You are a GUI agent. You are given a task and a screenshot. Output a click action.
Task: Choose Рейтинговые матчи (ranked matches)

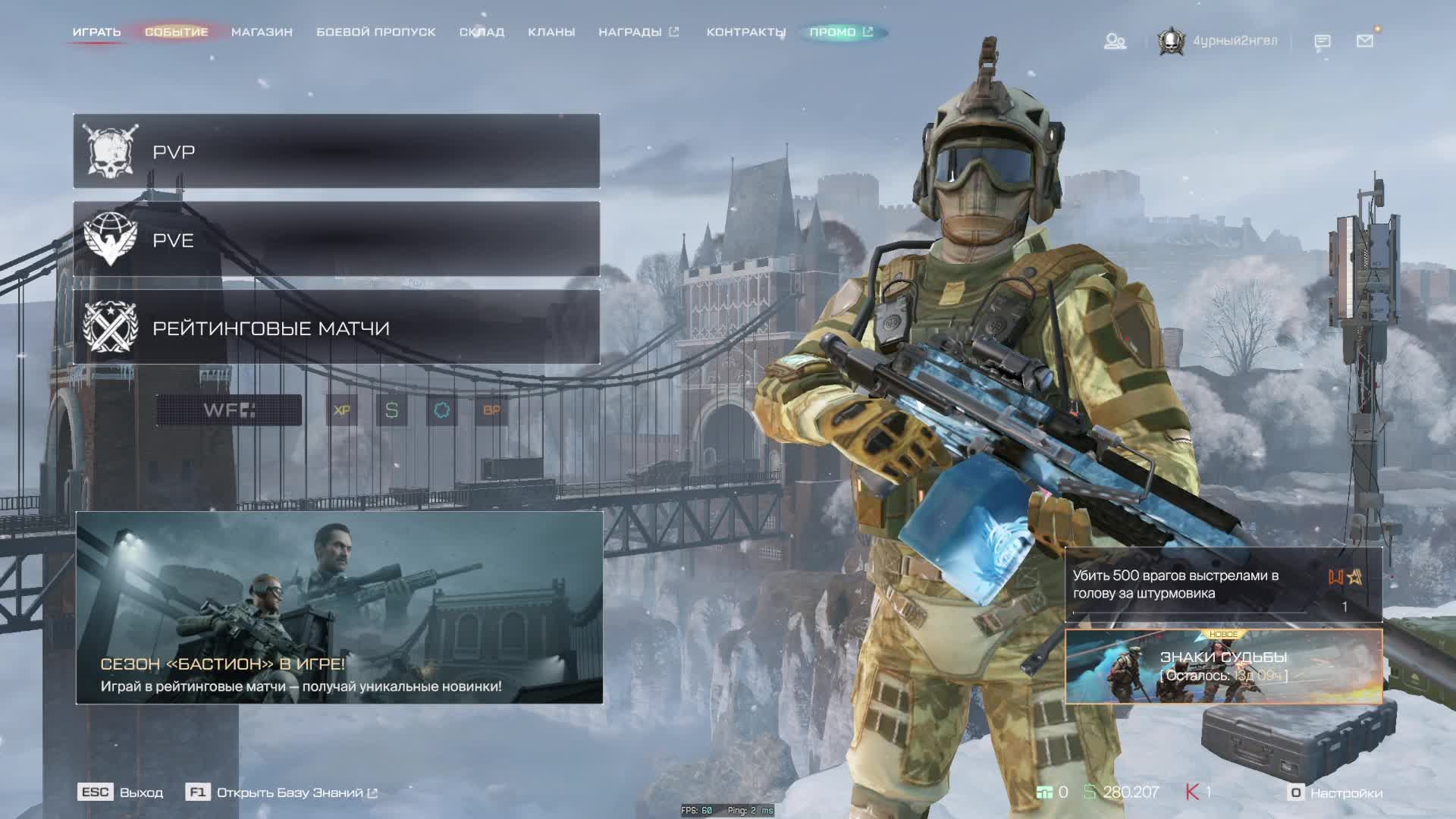[x=336, y=328]
